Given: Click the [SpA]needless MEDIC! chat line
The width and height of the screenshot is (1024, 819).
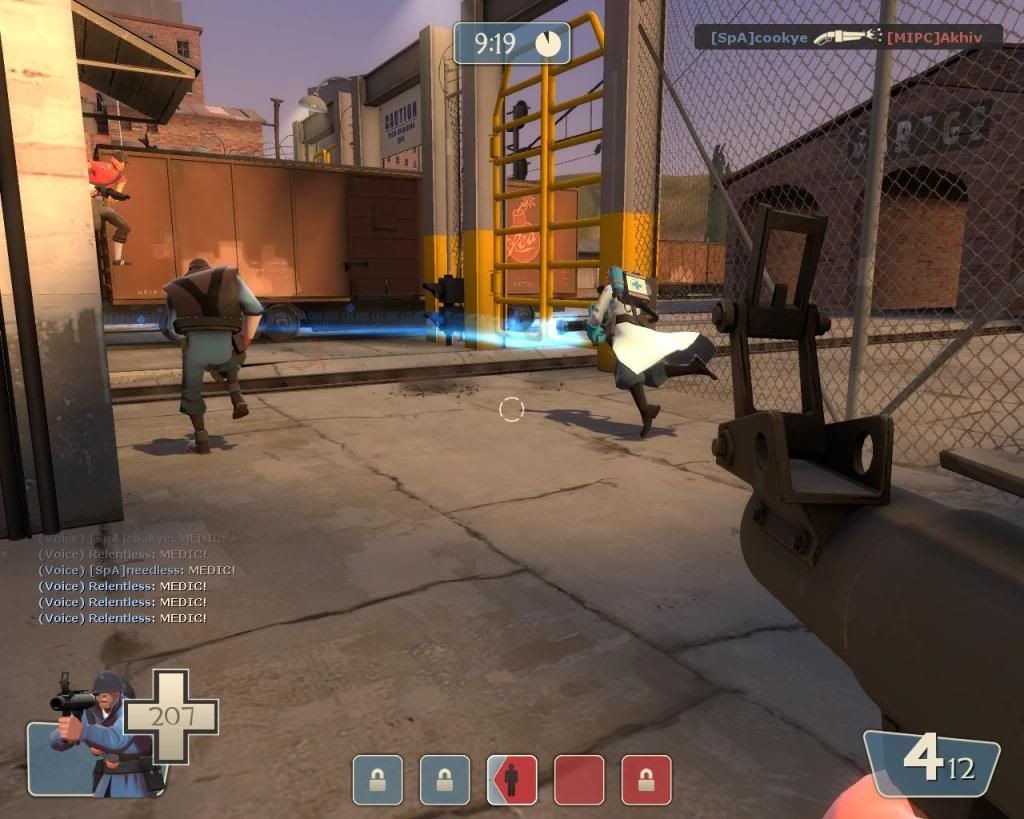Looking at the screenshot, I should click(136, 570).
